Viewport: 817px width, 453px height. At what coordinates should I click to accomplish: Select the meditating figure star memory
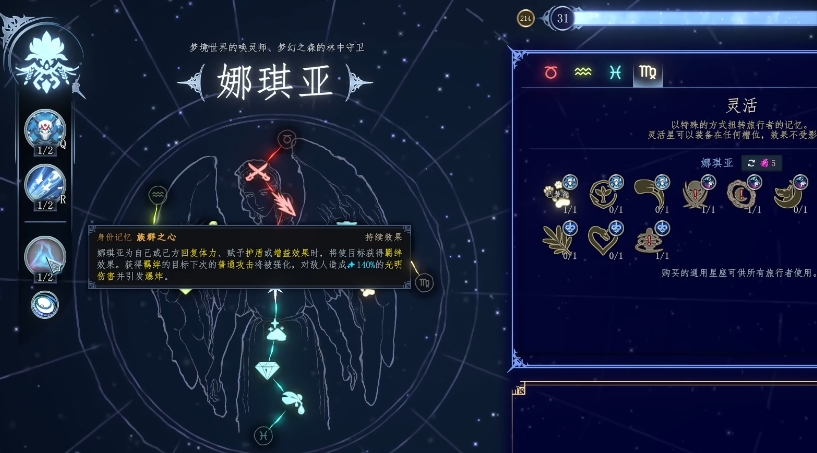650,238
